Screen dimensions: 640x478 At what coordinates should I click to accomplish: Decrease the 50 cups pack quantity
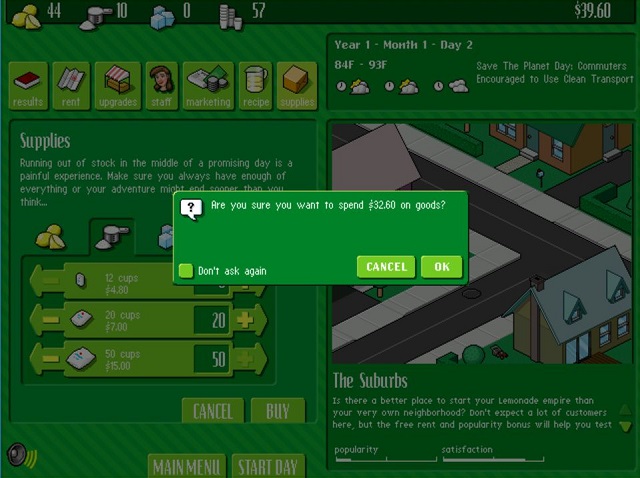pos(46,358)
